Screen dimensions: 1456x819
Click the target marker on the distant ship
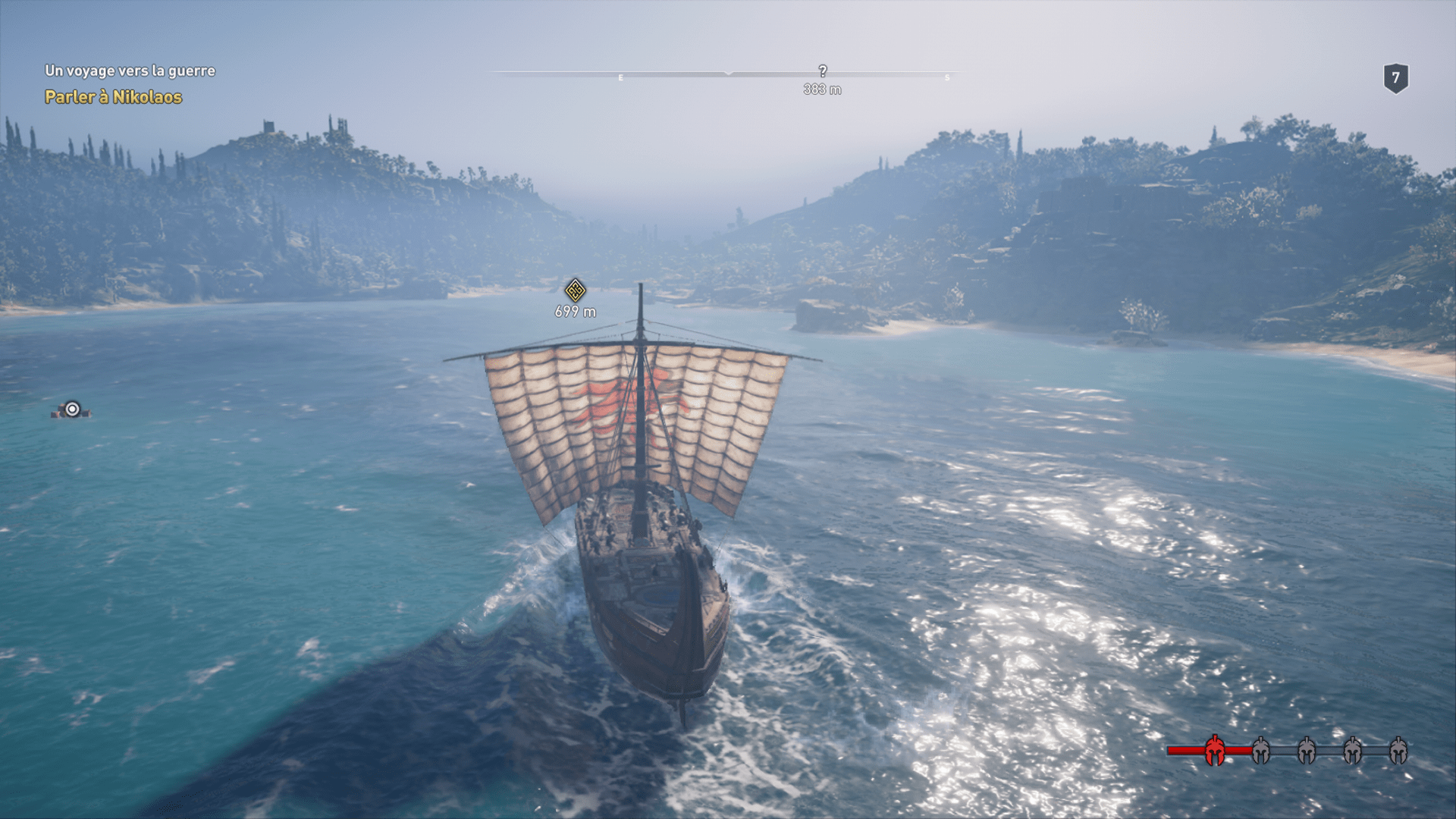click(72, 409)
